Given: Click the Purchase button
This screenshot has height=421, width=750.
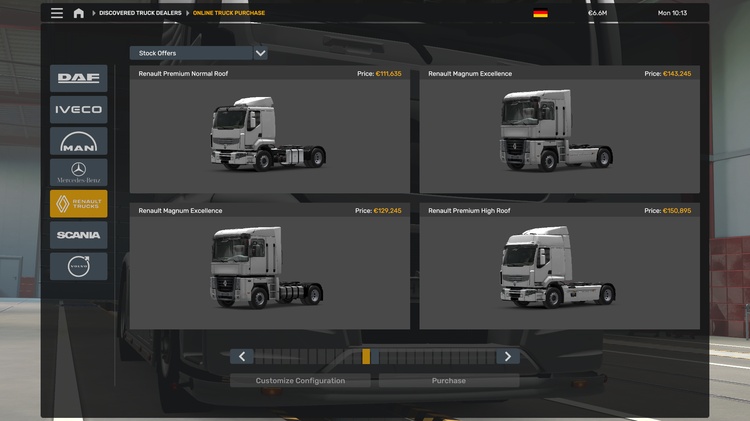Looking at the screenshot, I should pos(449,381).
